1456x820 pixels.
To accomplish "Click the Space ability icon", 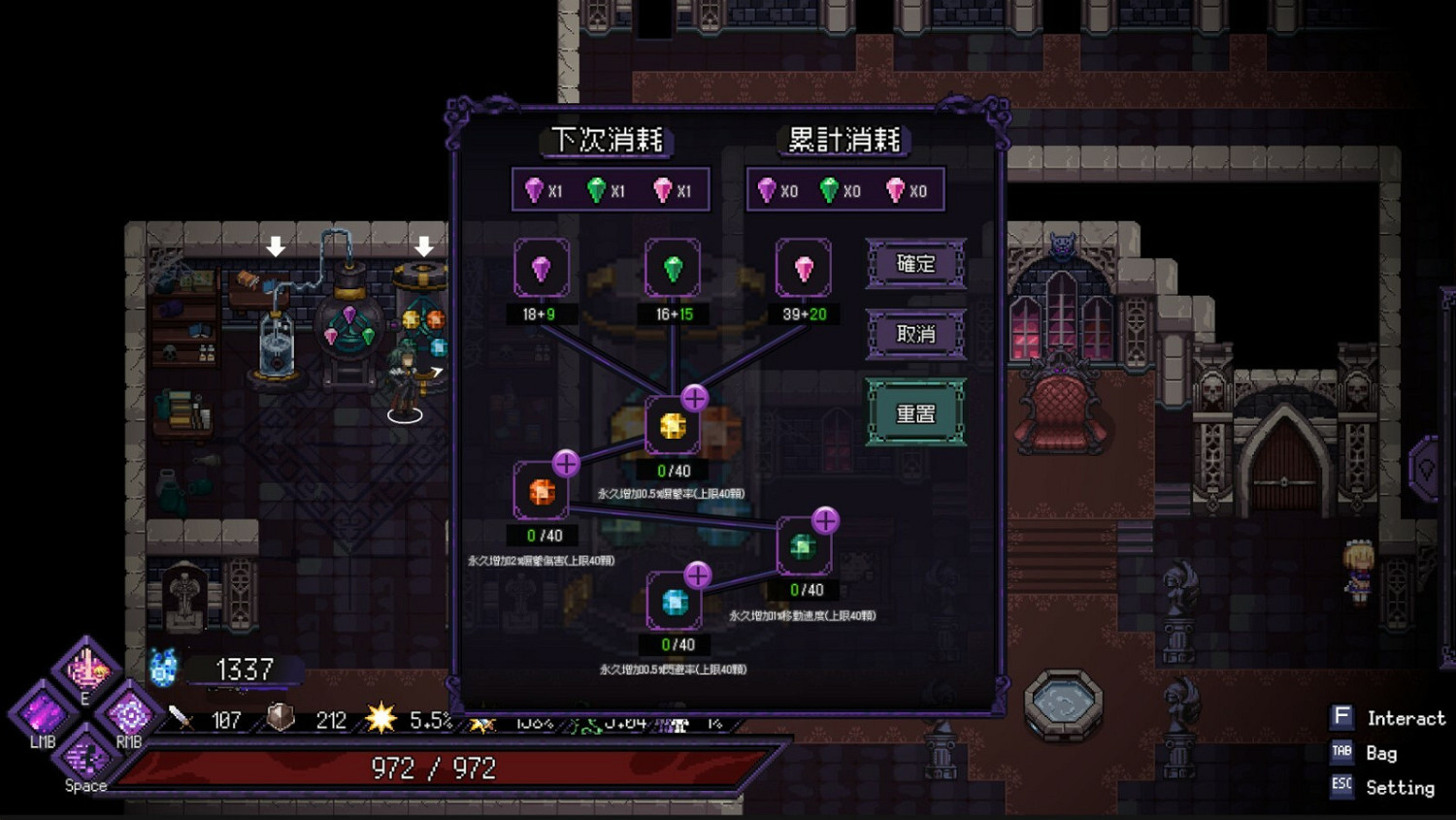I will coord(85,758).
